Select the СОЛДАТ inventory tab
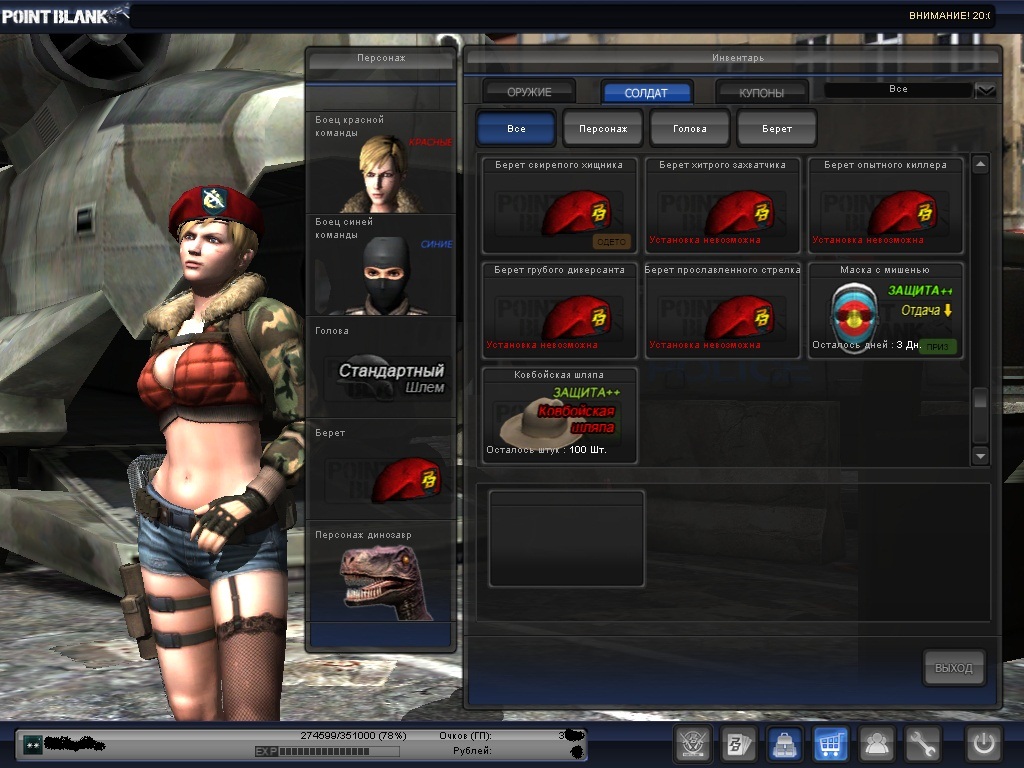This screenshot has height=768, width=1024. point(647,93)
